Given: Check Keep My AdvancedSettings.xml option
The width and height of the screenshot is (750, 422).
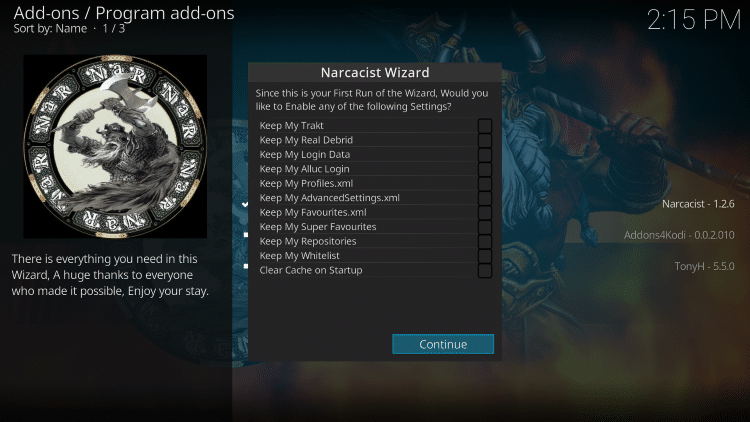Looking at the screenshot, I should [x=484, y=198].
